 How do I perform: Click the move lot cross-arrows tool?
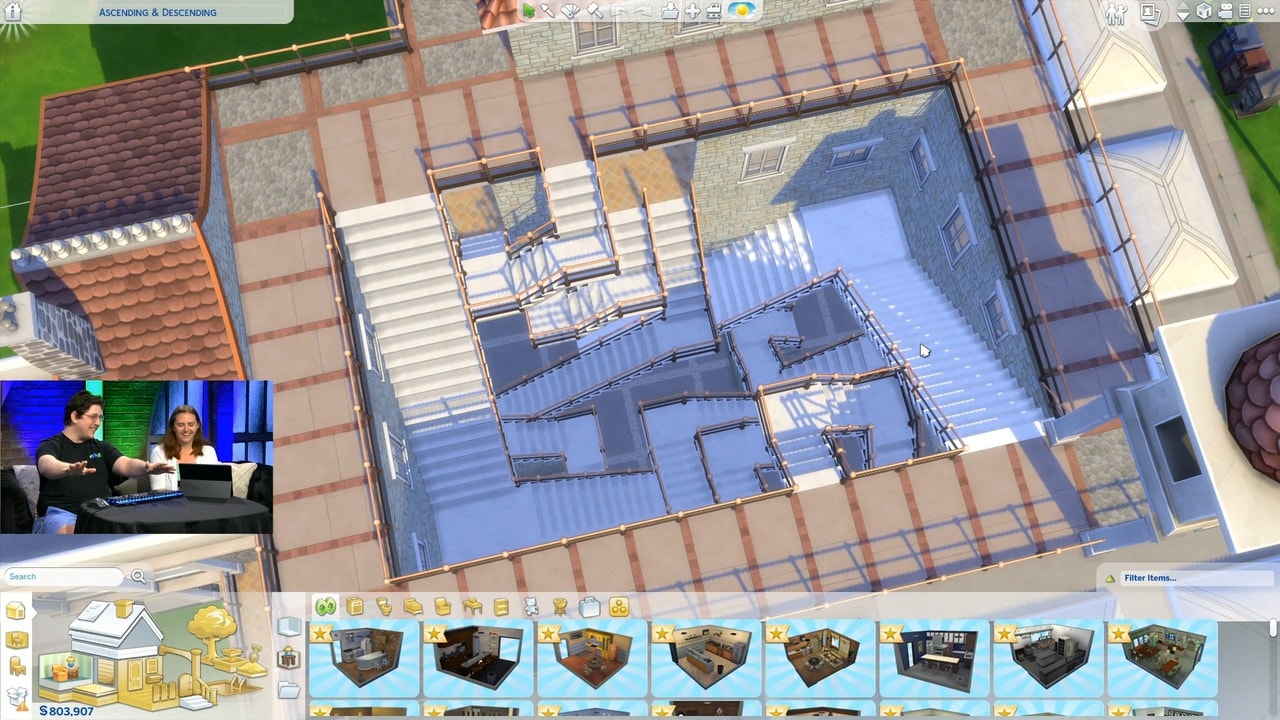coord(692,12)
